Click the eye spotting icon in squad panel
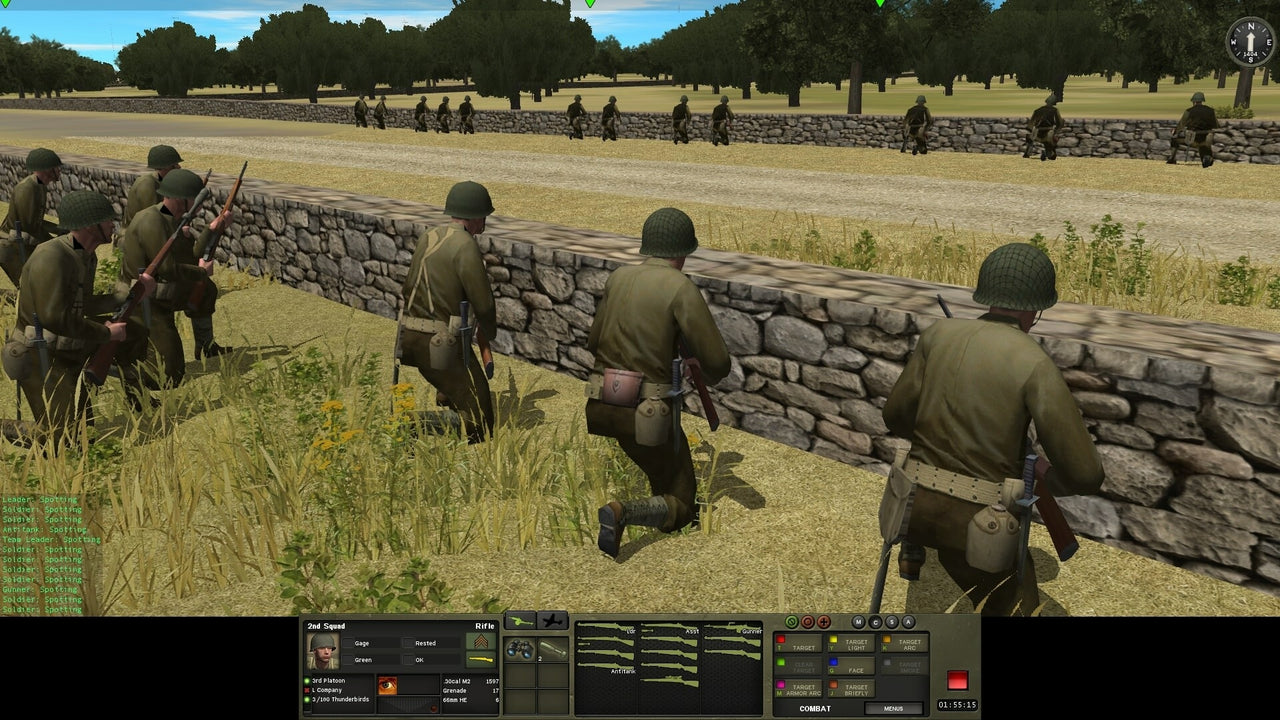This screenshot has height=720, width=1280. click(x=387, y=683)
